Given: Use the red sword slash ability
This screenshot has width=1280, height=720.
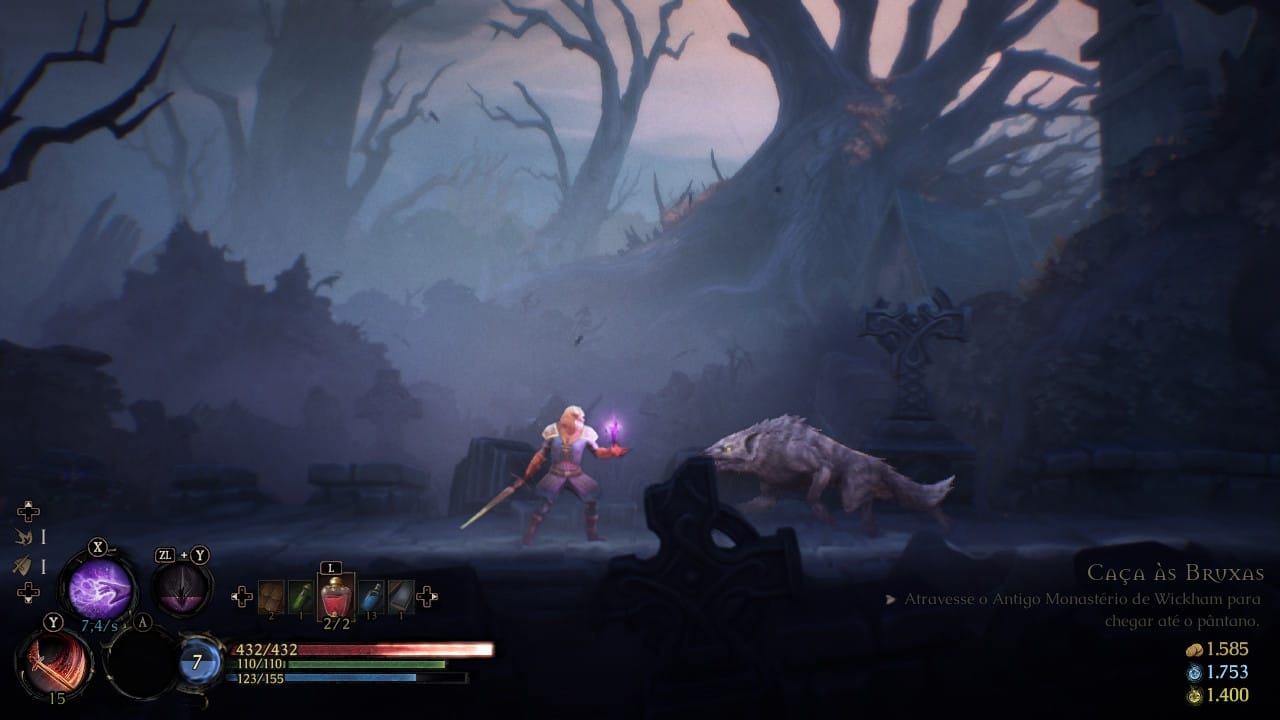Looking at the screenshot, I should 54,663.
